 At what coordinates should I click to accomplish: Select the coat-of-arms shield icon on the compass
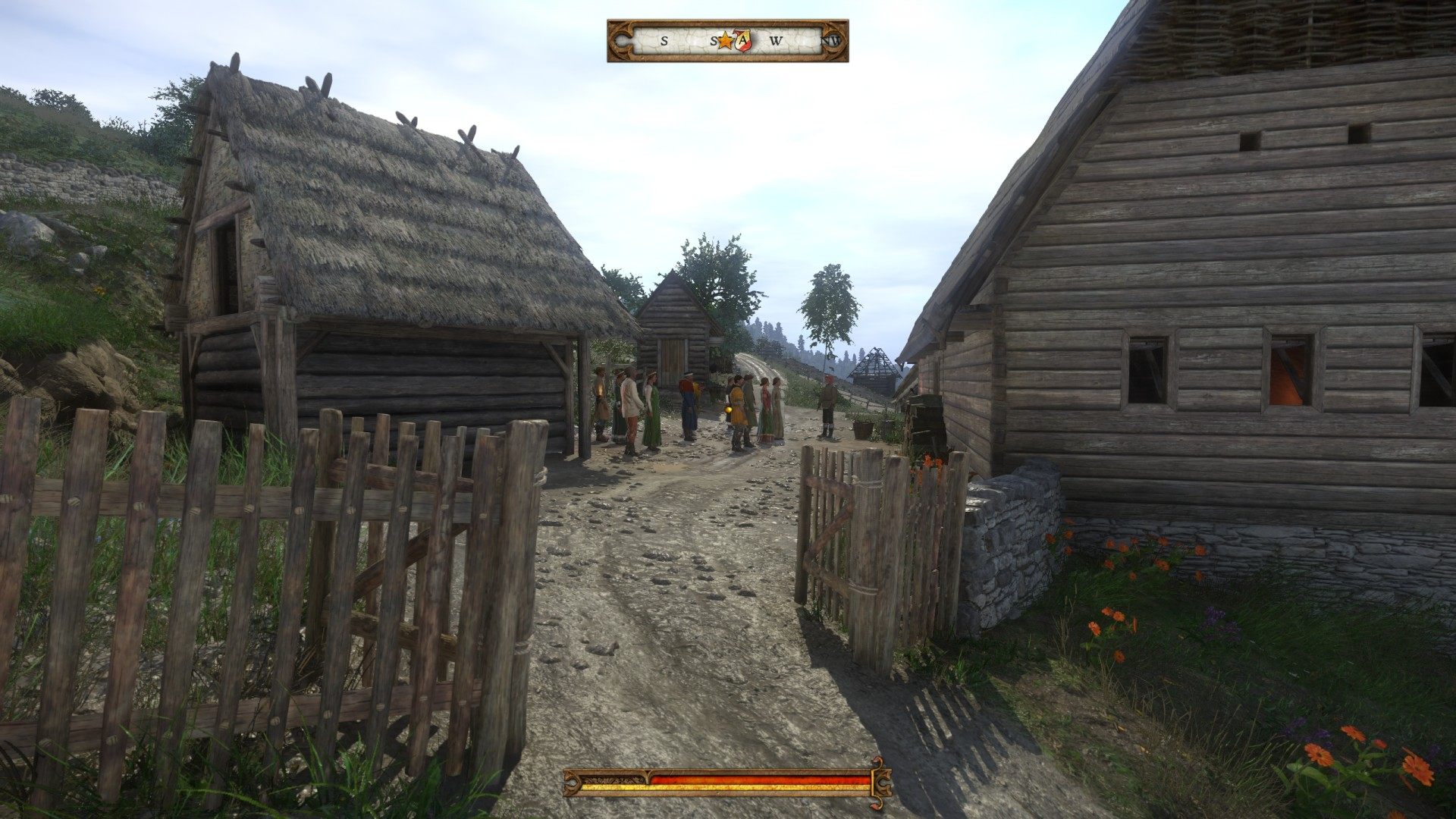click(742, 39)
